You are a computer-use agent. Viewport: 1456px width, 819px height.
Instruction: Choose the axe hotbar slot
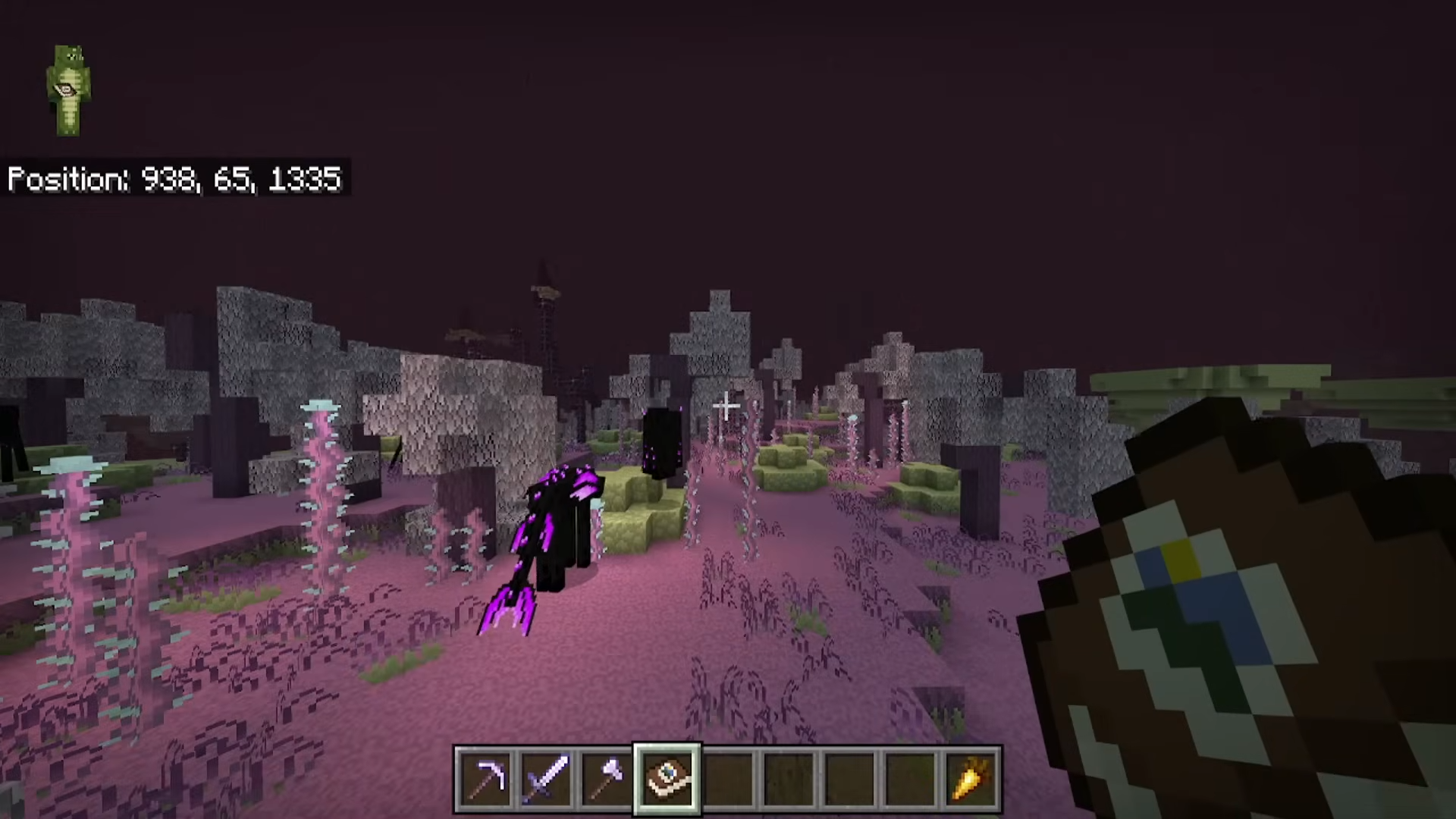pos(607,779)
